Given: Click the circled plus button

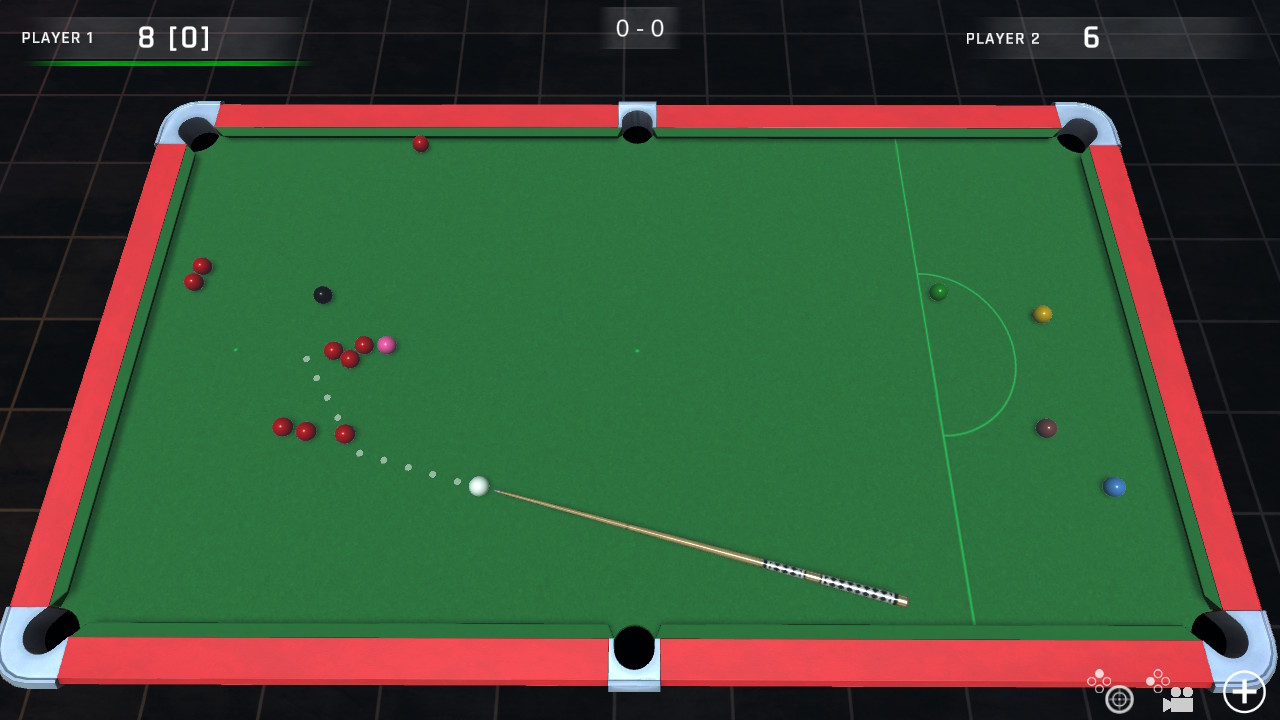Looking at the screenshot, I should (1244, 693).
